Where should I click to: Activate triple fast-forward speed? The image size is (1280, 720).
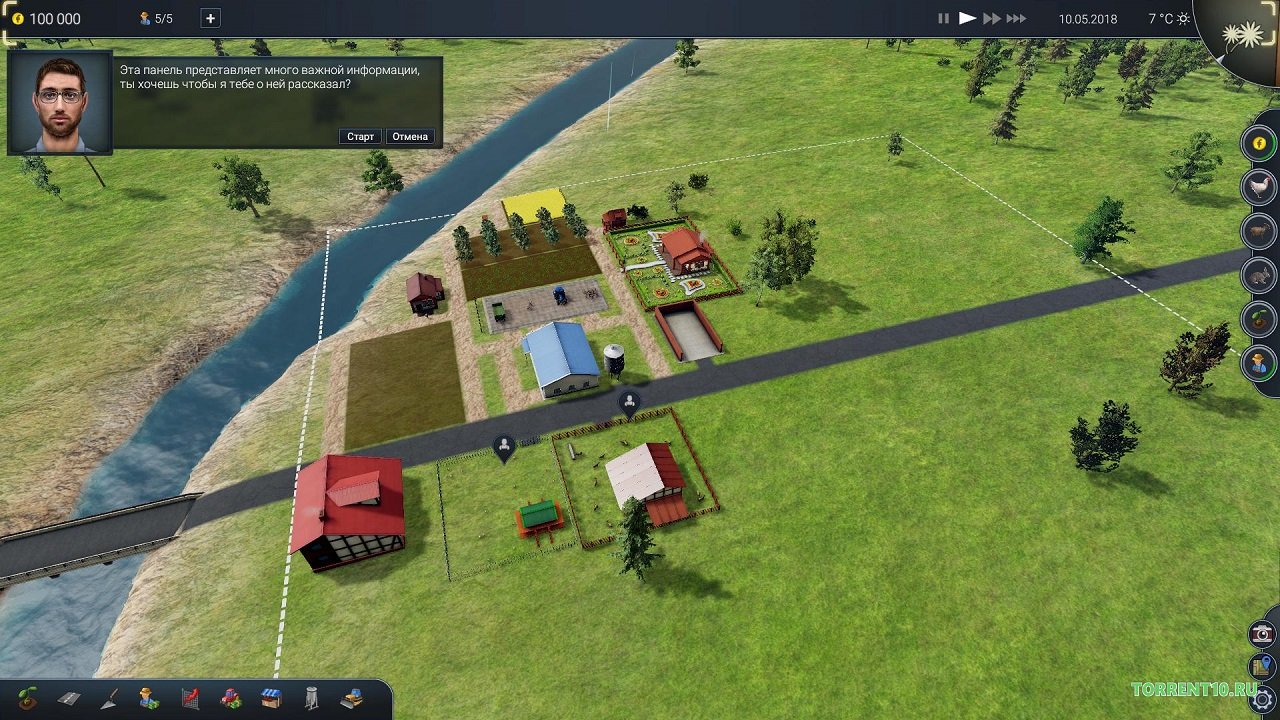(1016, 18)
